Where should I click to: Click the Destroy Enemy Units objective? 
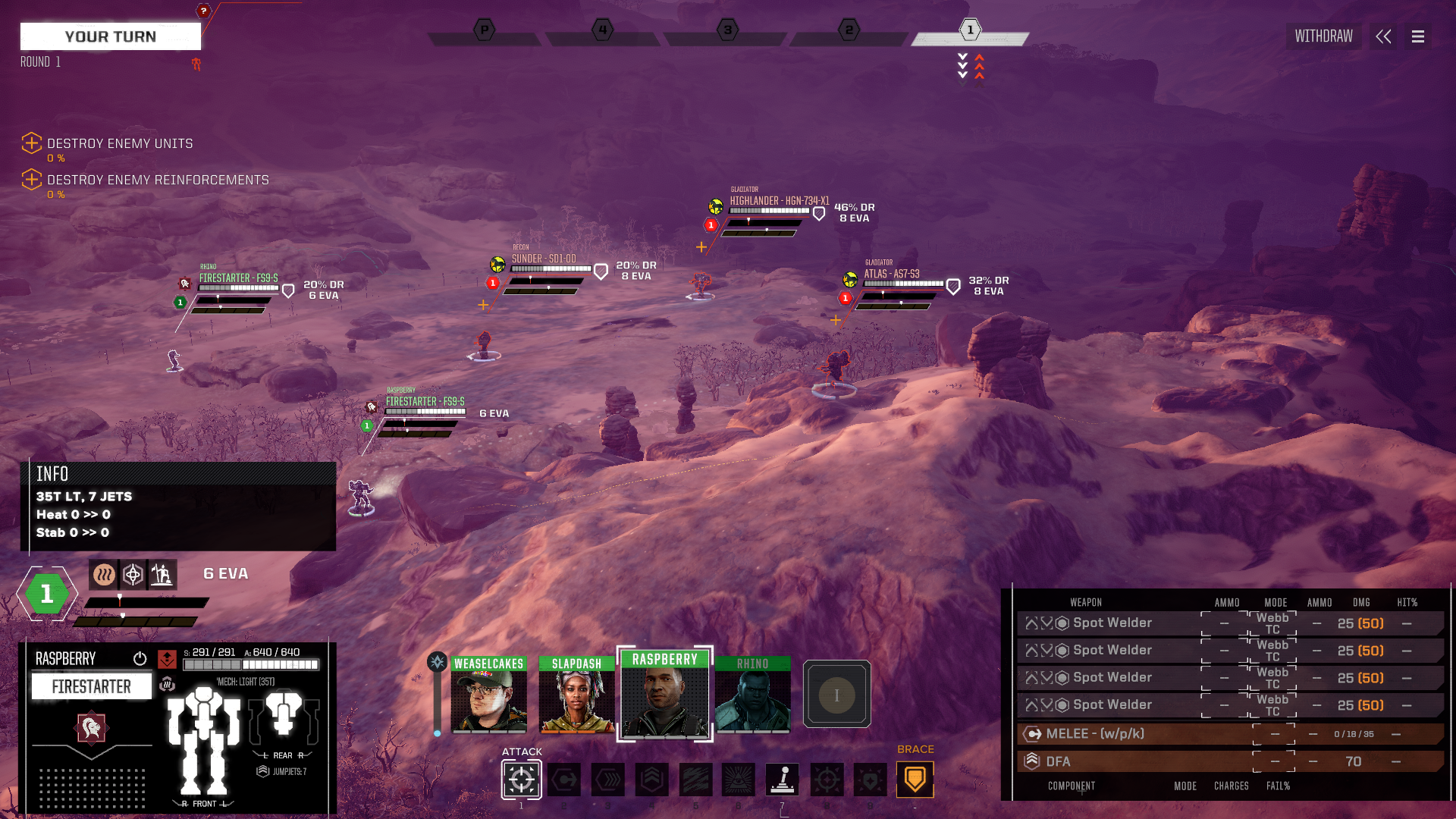click(x=120, y=143)
